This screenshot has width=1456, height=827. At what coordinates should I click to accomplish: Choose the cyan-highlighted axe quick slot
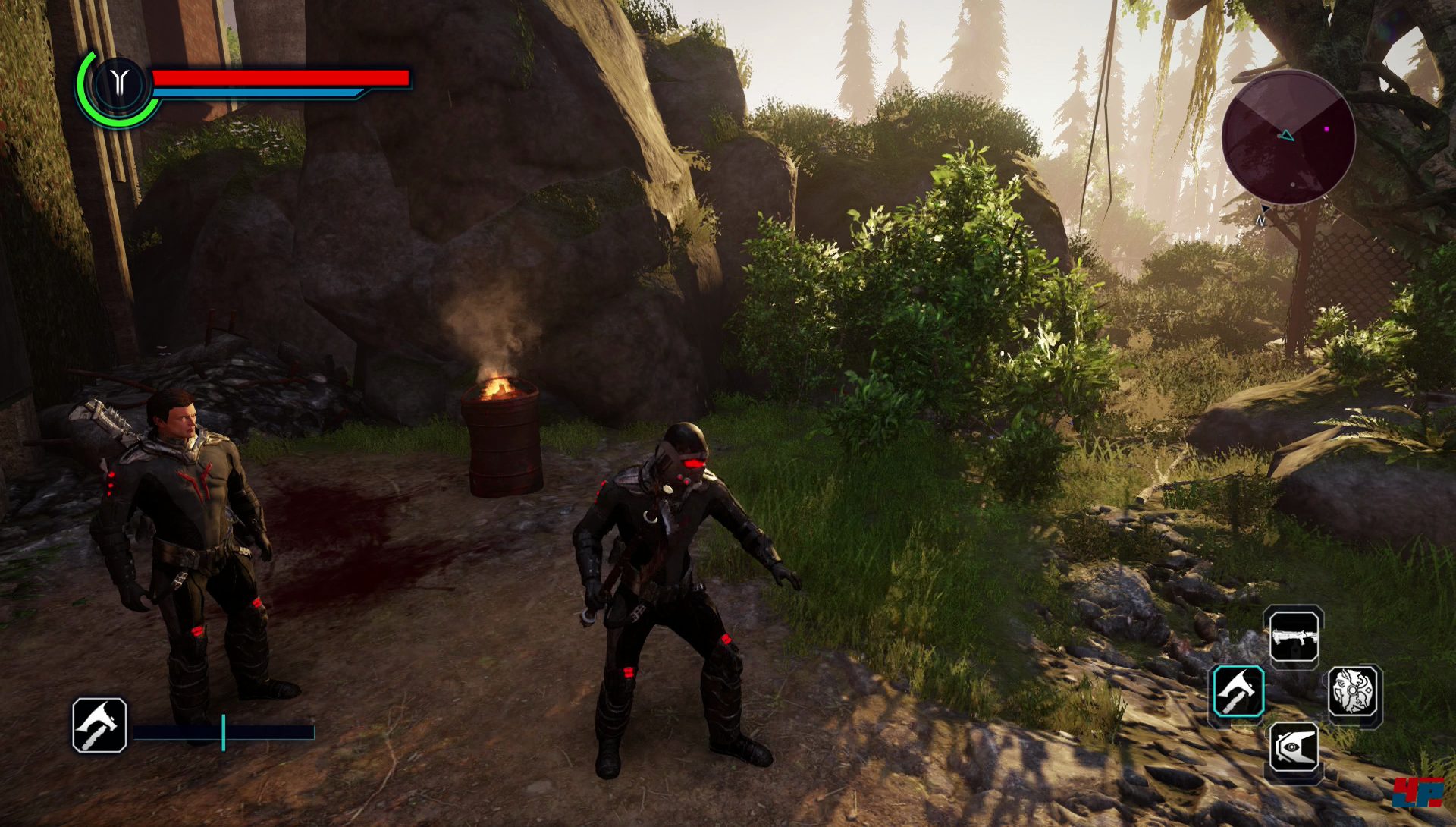(1238, 691)
